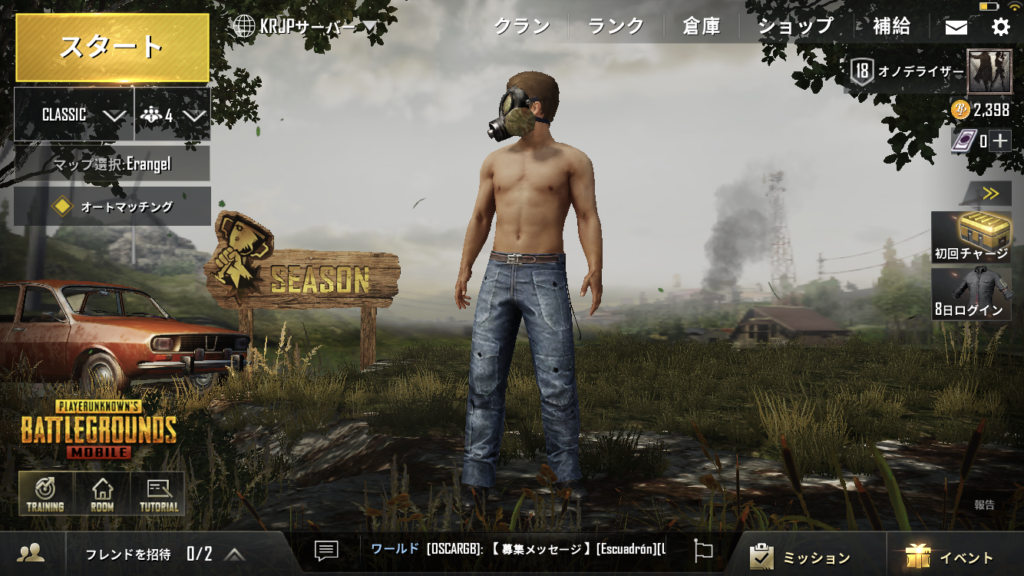The height and width of the screenshot is (576, 1024).
Task: Open the ROOM button
Action: 101,494
